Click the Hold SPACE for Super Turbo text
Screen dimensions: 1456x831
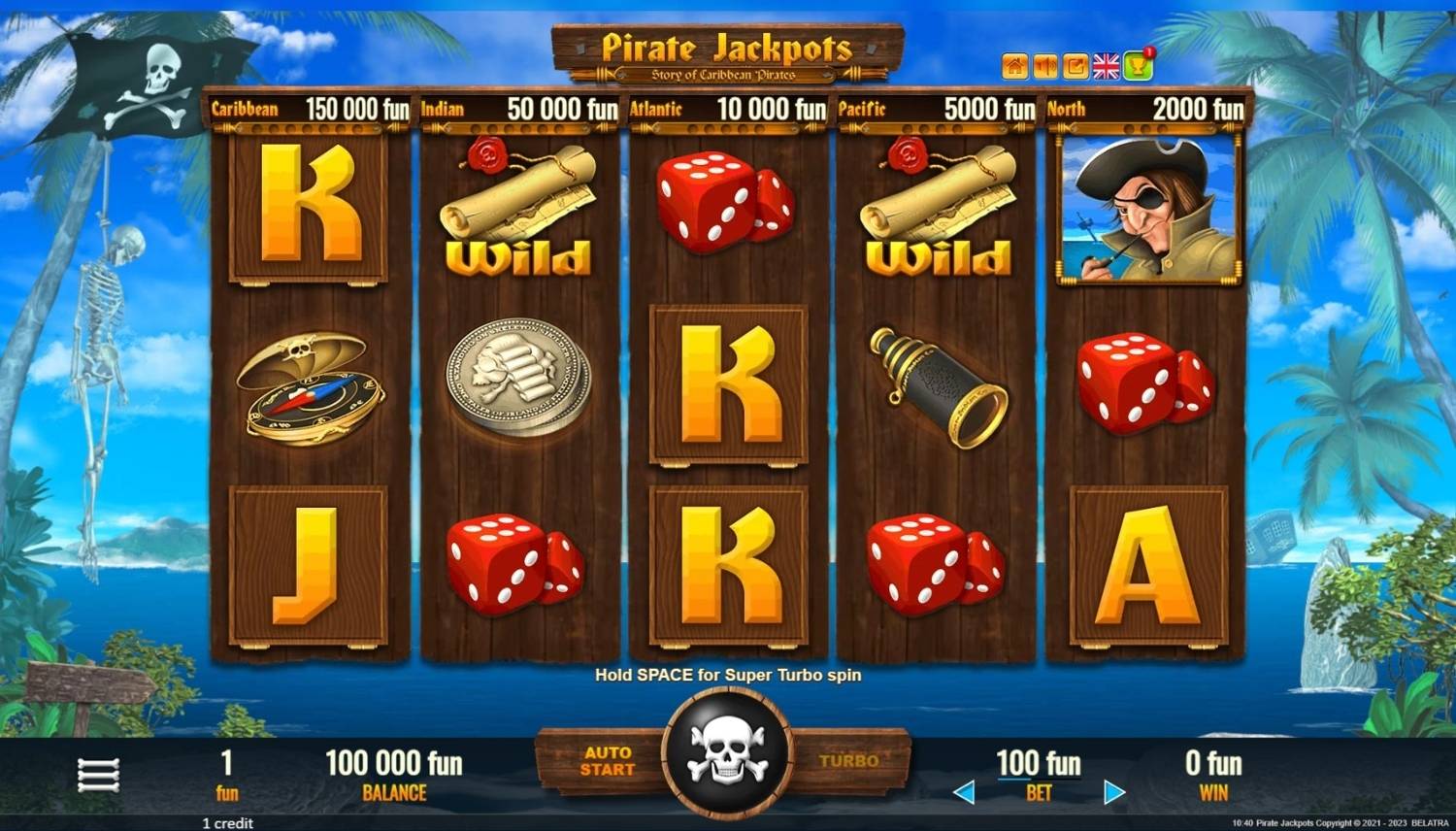pos(728,675)
